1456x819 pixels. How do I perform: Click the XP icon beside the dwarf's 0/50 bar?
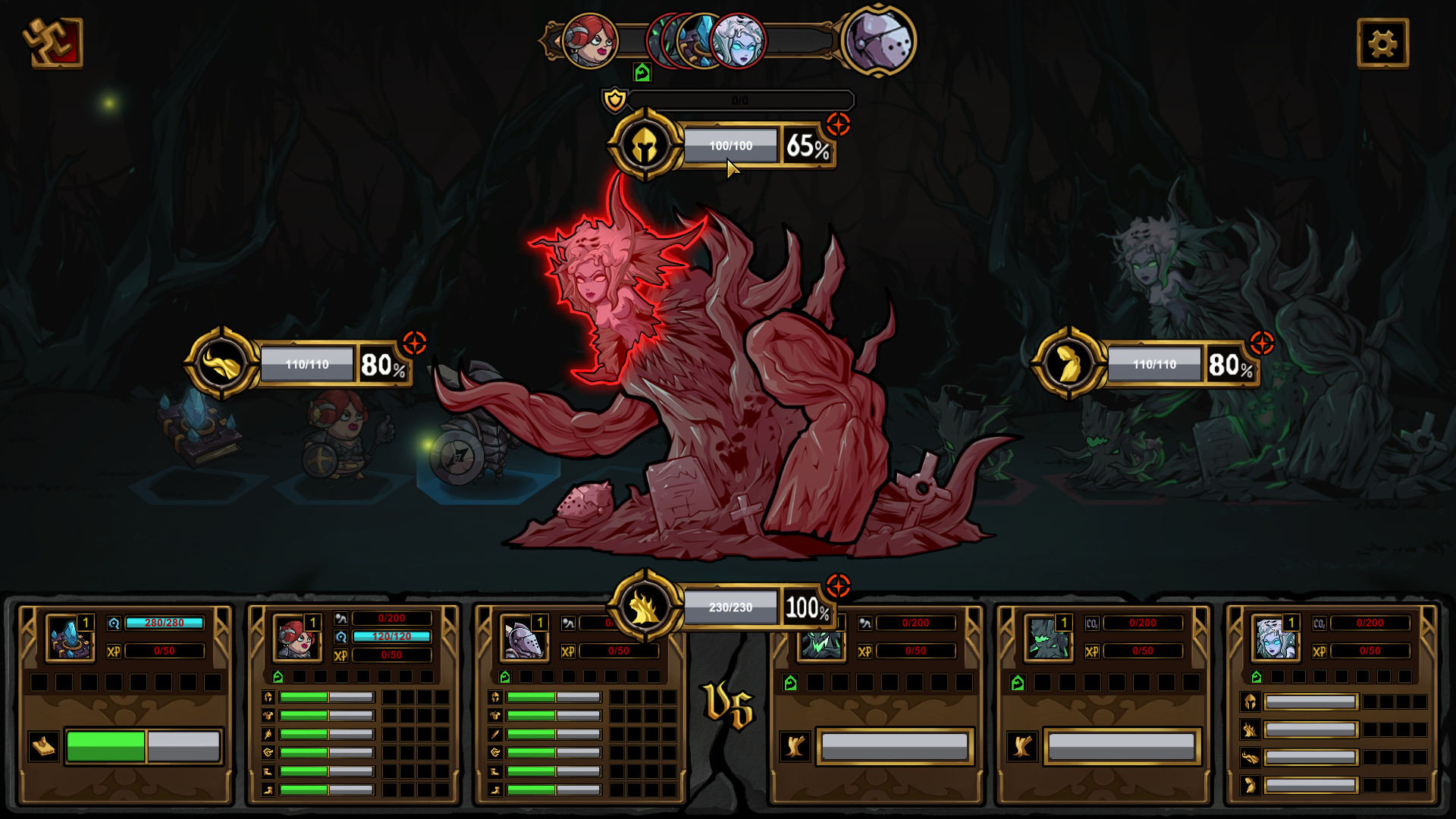[x=340, y=655]
